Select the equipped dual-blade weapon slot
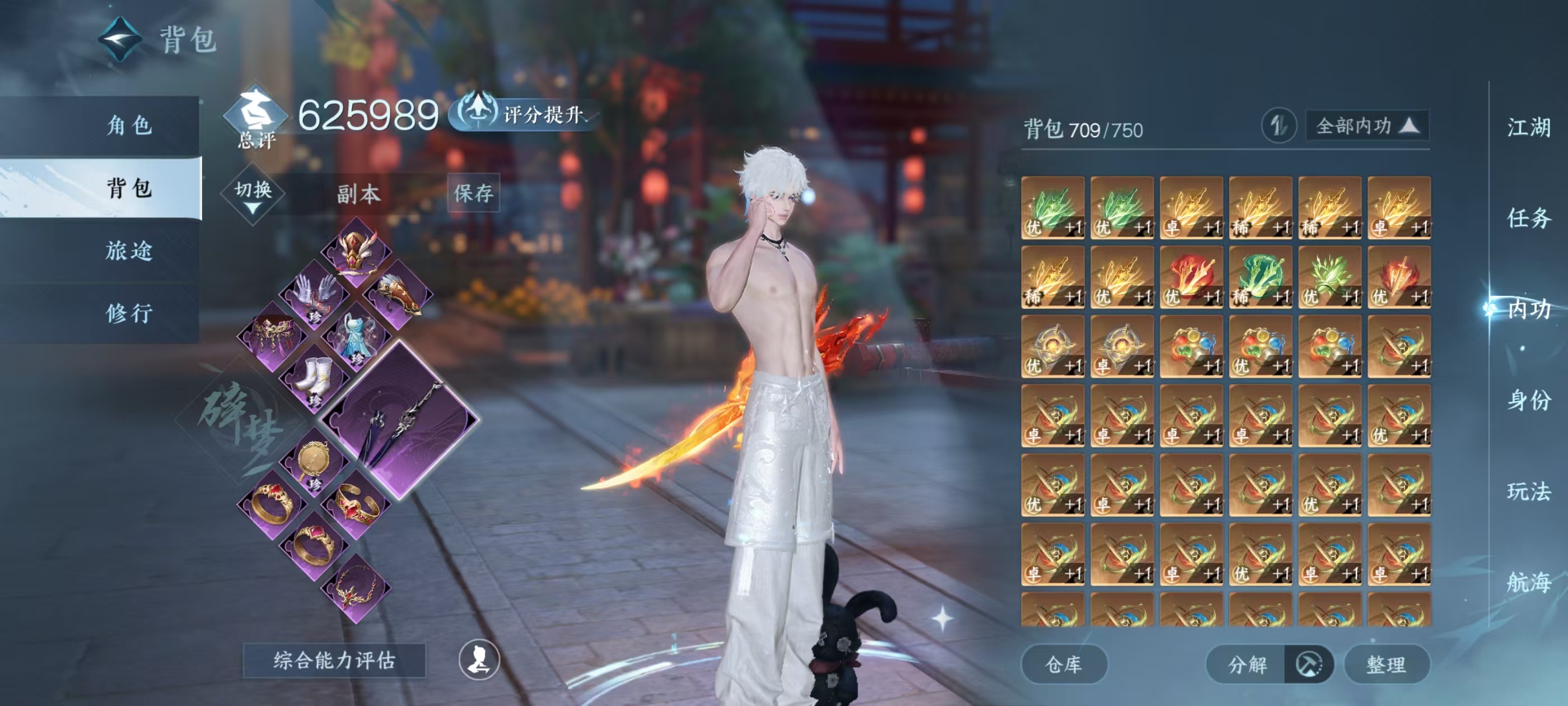1568x706 pixels. 400,420
